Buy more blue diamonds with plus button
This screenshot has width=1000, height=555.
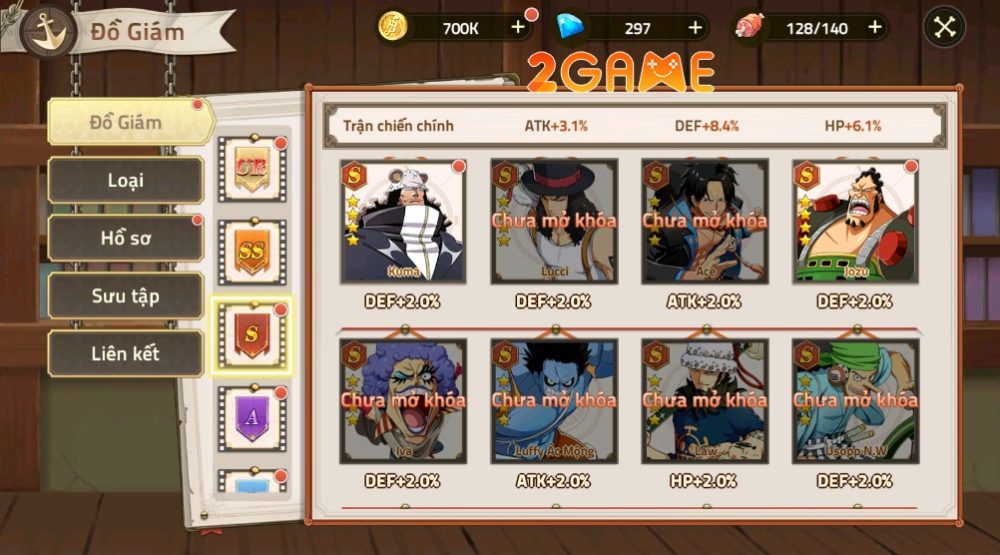[695, 28]
